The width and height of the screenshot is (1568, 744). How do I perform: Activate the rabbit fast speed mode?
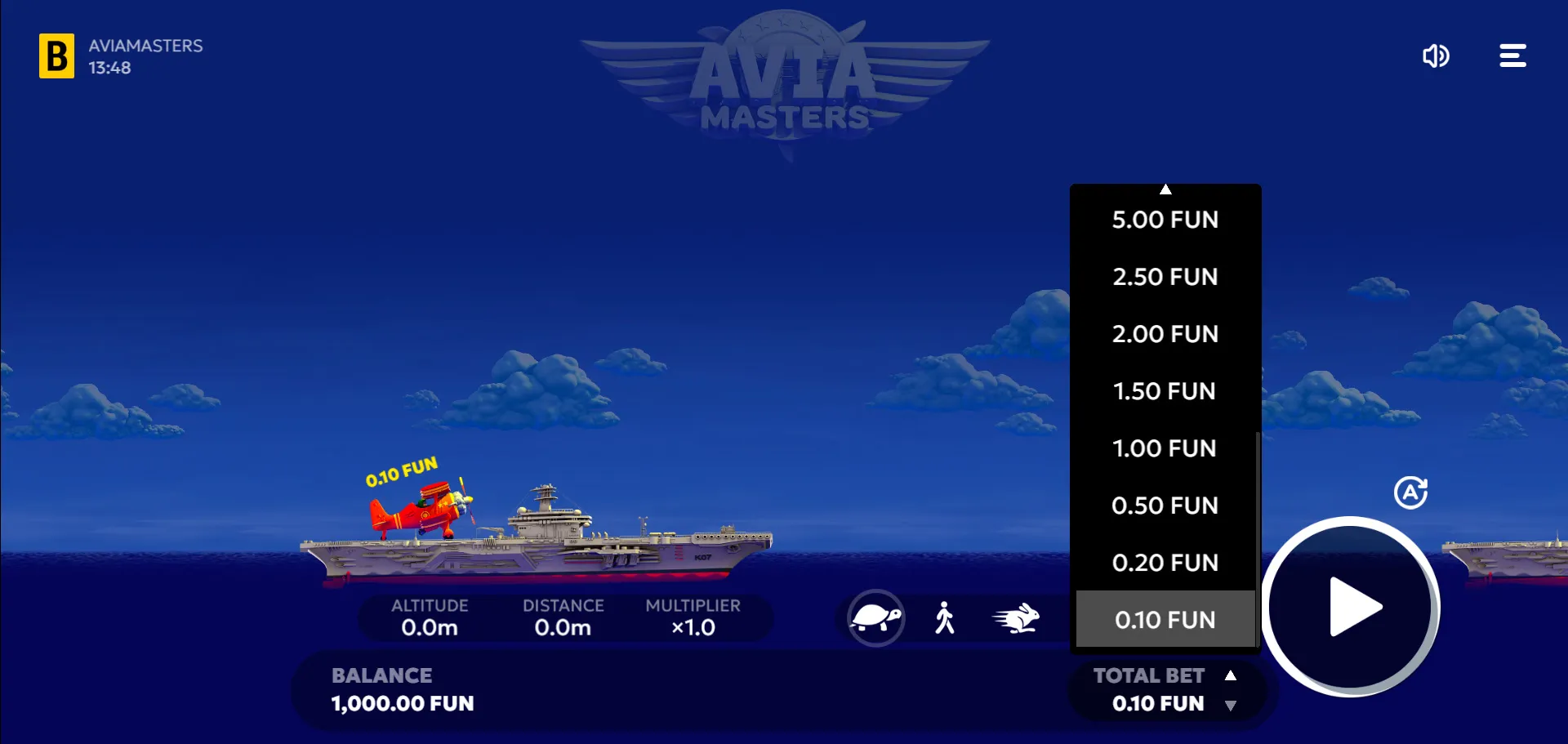coord(1016,618)
